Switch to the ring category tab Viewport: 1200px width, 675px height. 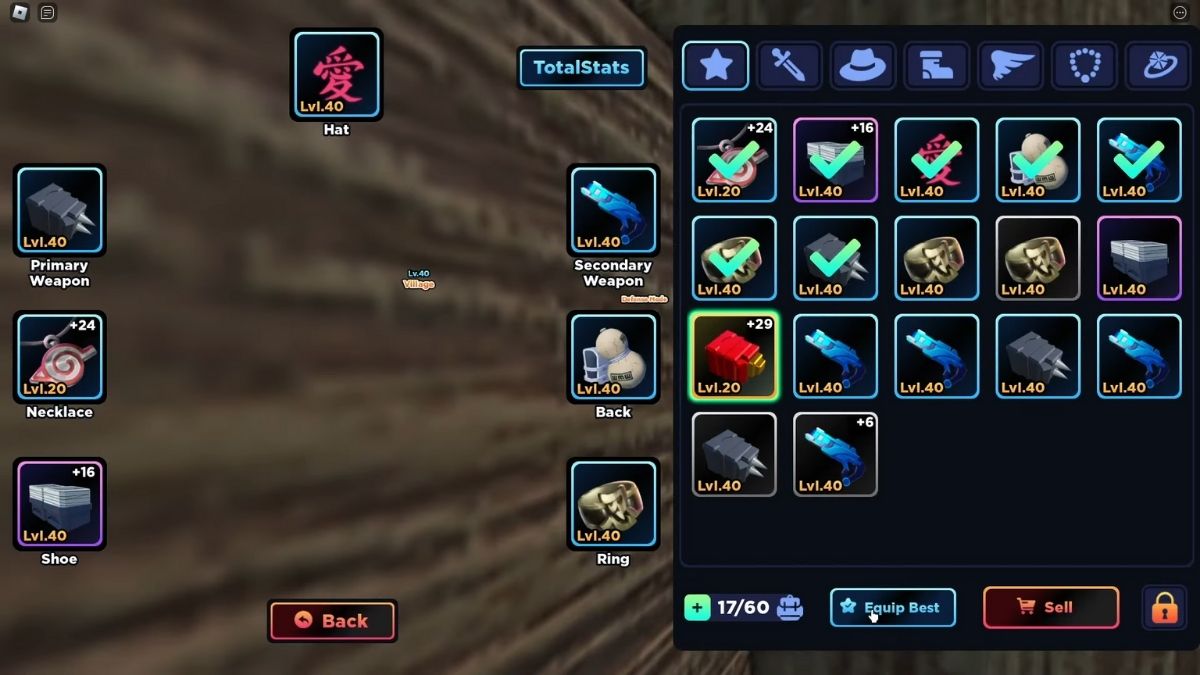pyautogui.click(x=1158, y=66)
